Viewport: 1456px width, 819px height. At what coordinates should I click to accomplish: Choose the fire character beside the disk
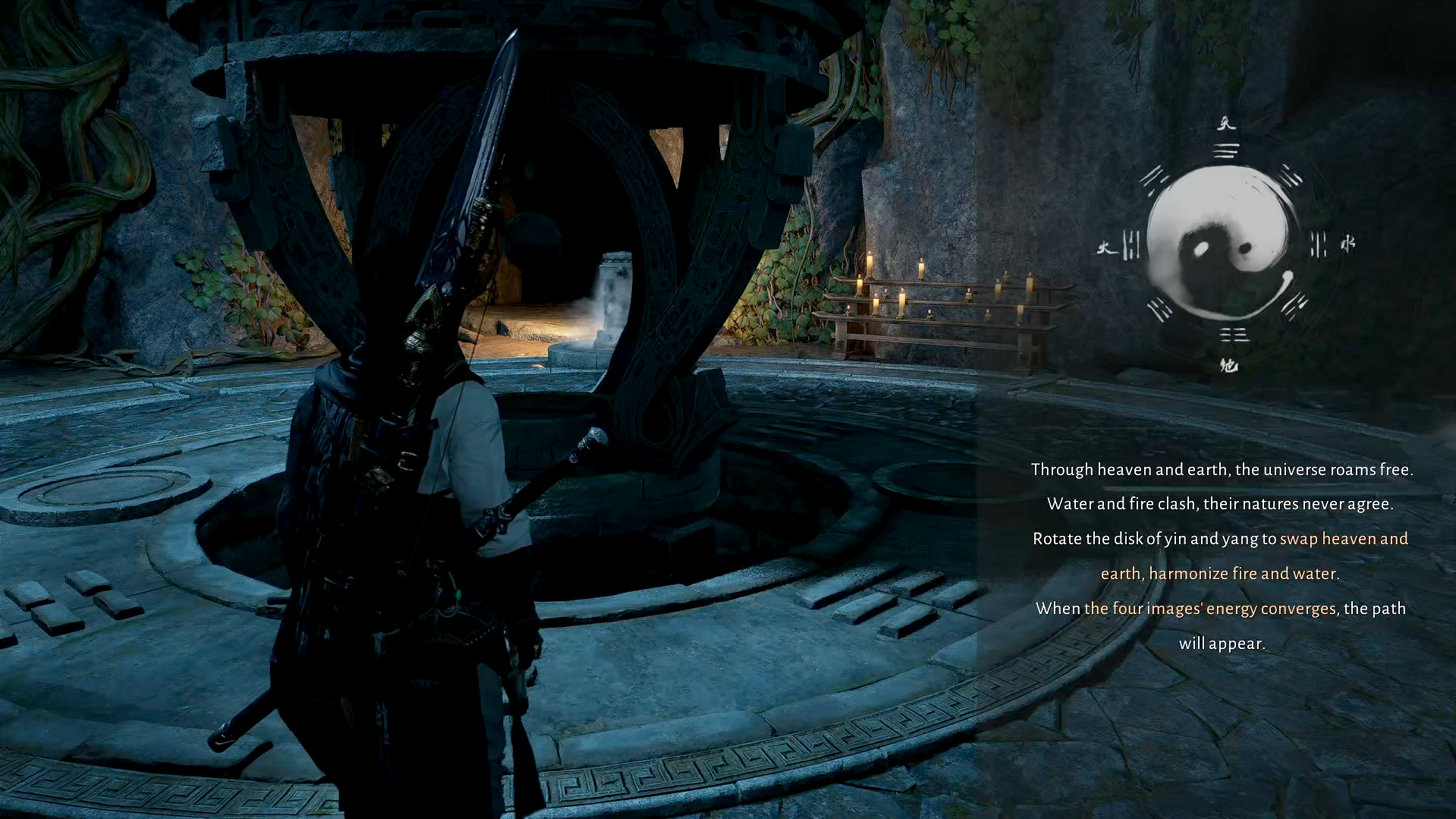1105,247
